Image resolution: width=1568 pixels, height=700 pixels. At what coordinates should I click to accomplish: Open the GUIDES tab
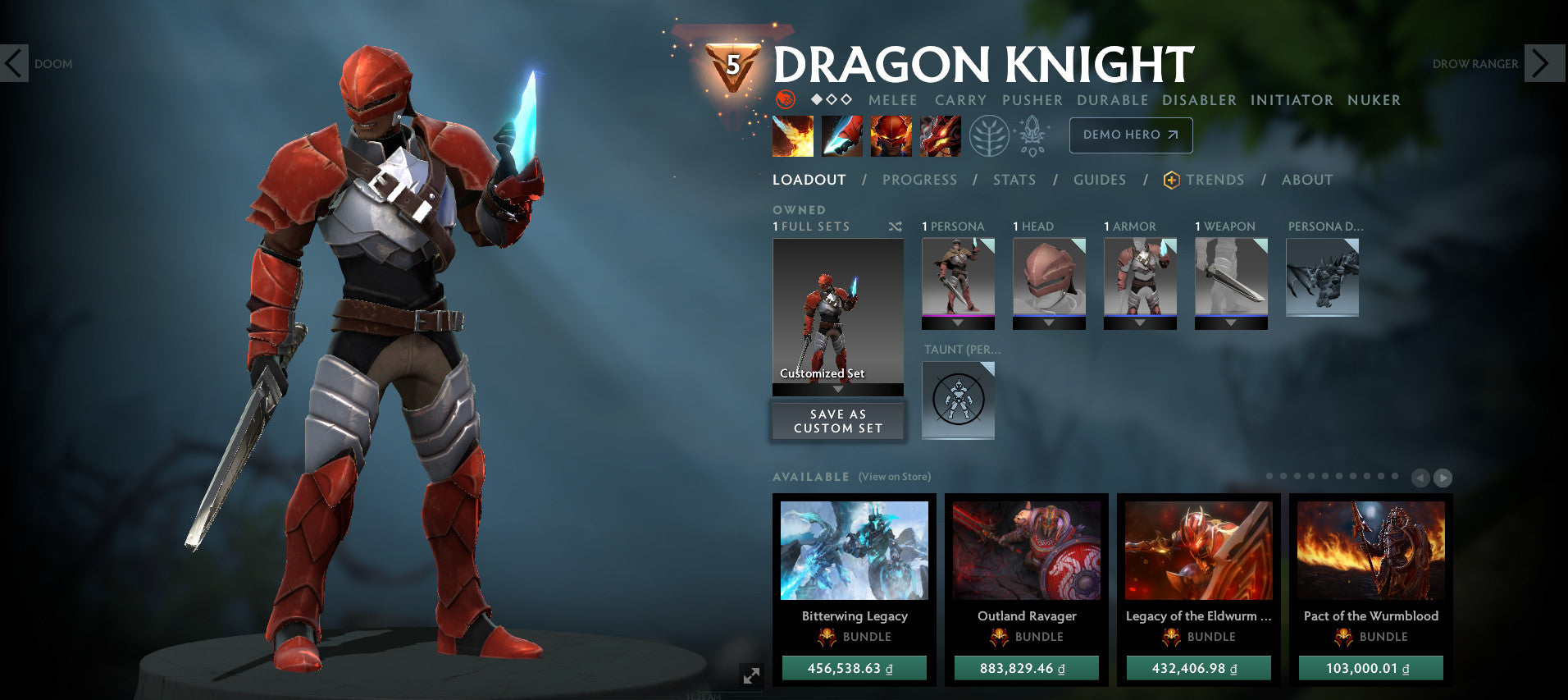(x=1099, y=180)
